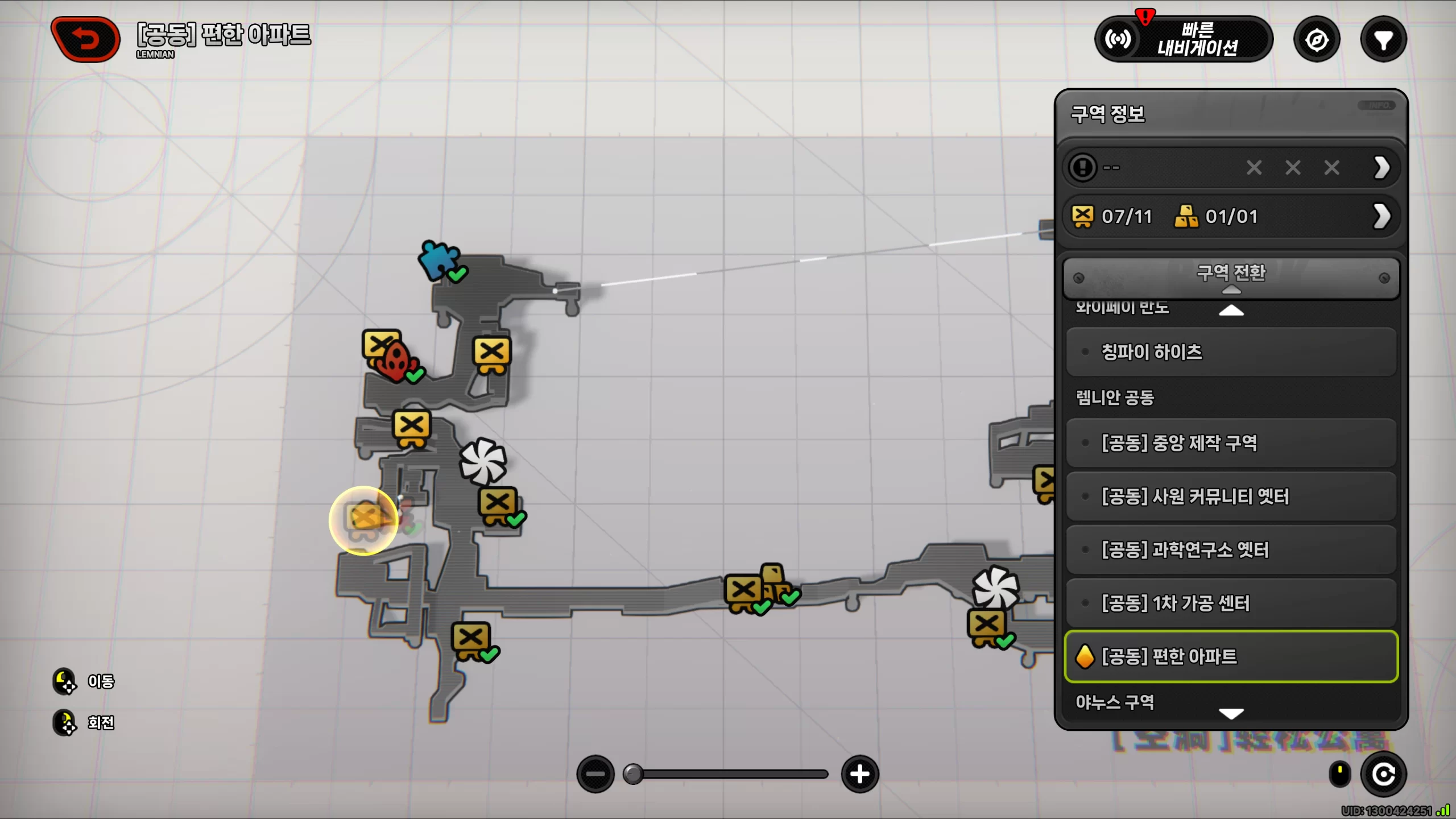Reset map view with circular arrow button

coord(1383,774)
